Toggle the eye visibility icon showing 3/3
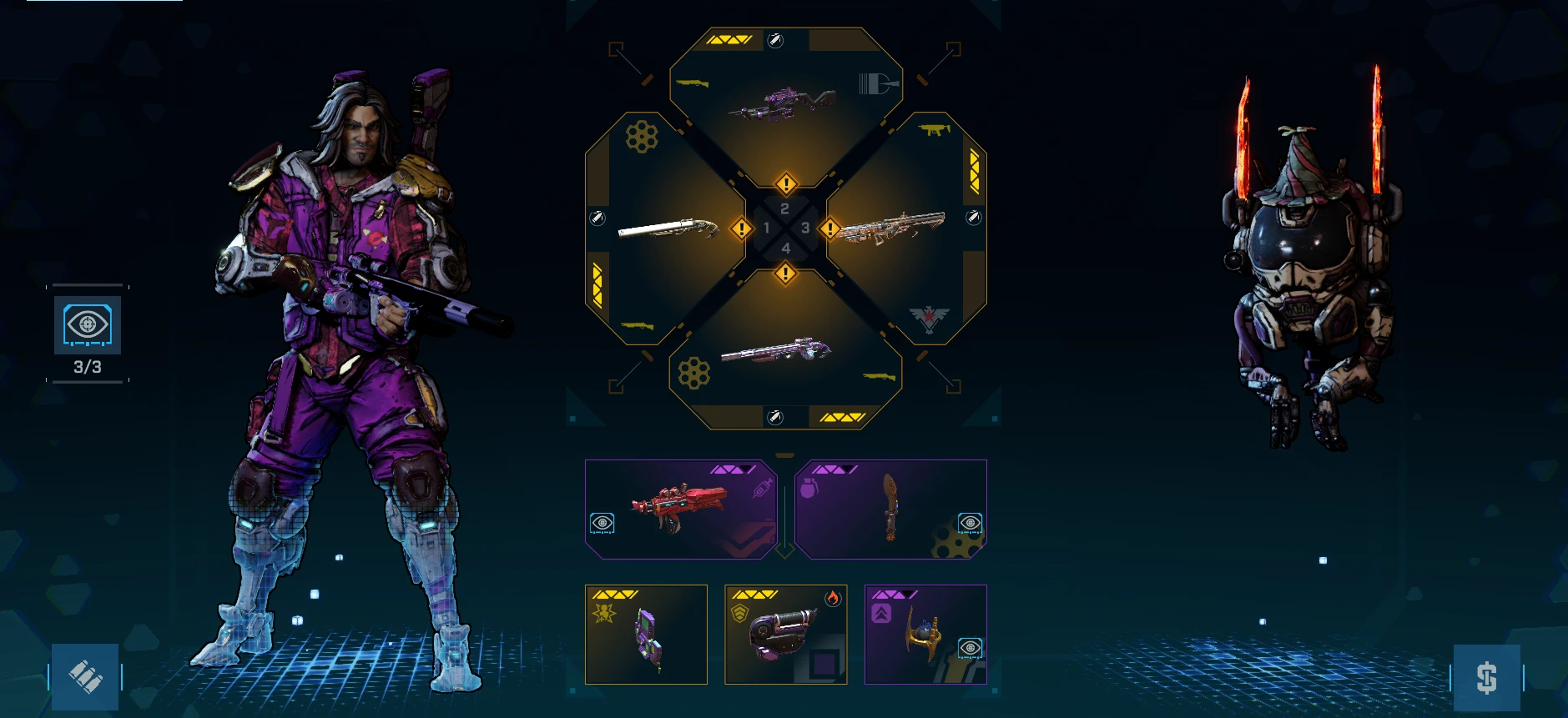The width and height of the screenshot is (1568, 718). click(x=88, y=325)
